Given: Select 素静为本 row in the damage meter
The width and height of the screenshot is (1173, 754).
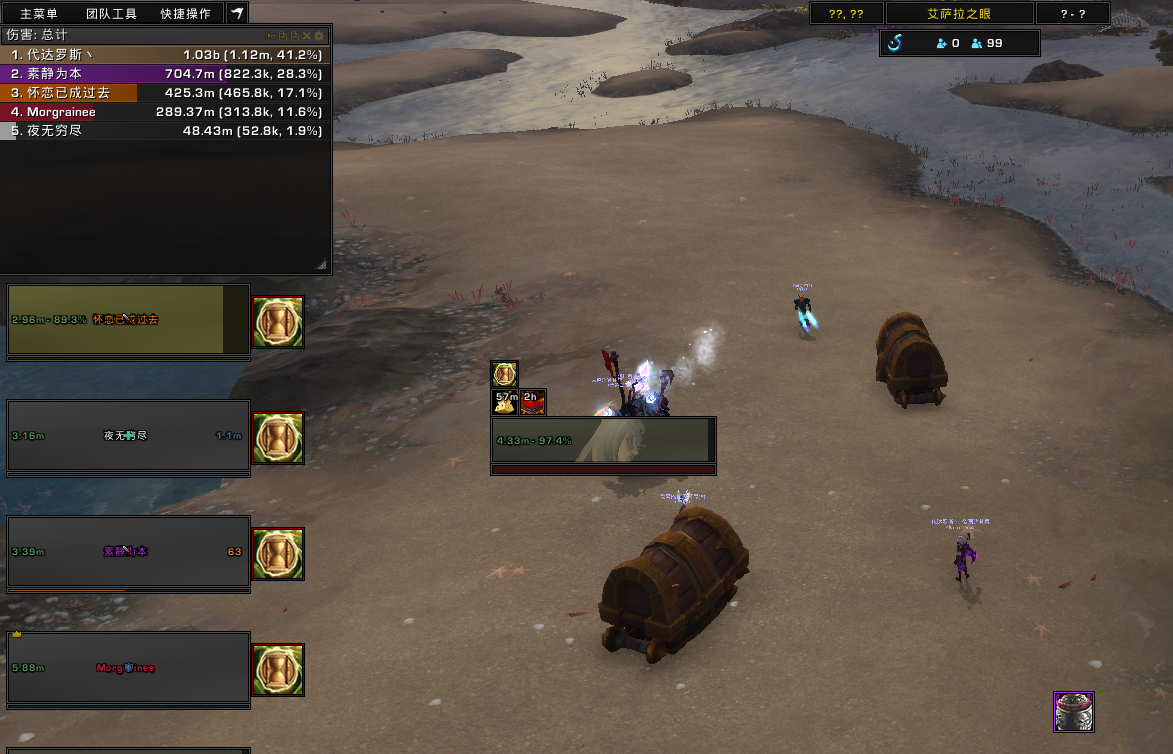Looking at the screenshot, I should (166, 74).
